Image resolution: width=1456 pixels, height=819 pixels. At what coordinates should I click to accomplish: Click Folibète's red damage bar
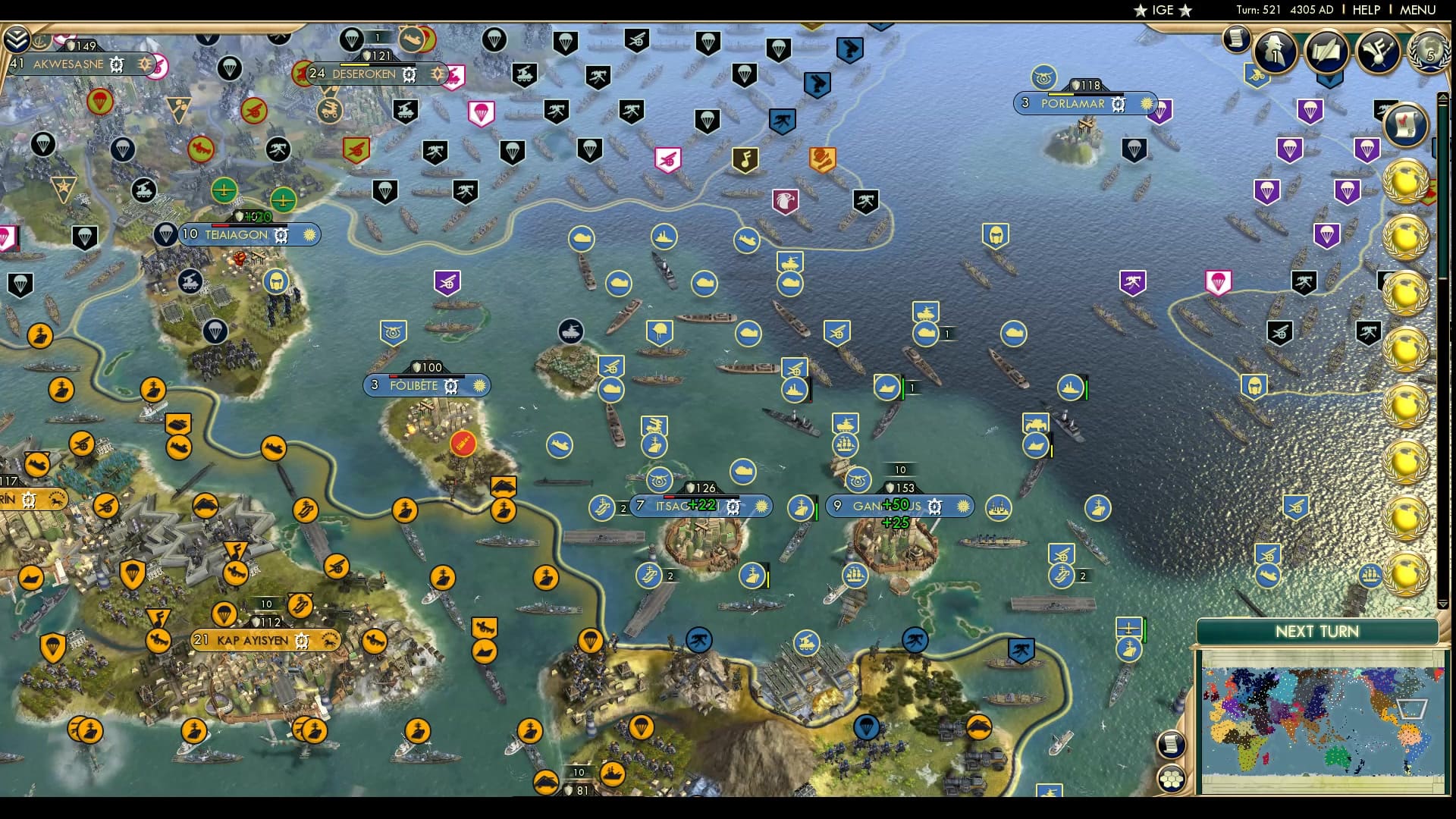tap(394, 376)
